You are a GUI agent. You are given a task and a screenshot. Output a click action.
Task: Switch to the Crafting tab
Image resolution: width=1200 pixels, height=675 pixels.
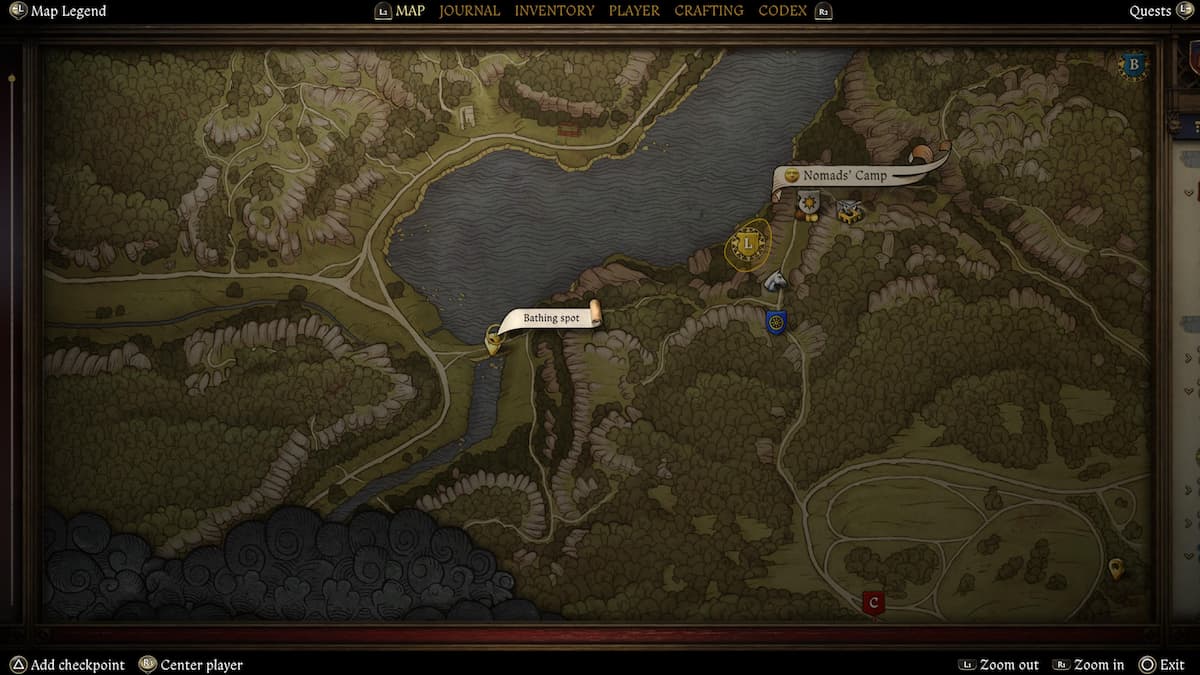click(708, 11)
